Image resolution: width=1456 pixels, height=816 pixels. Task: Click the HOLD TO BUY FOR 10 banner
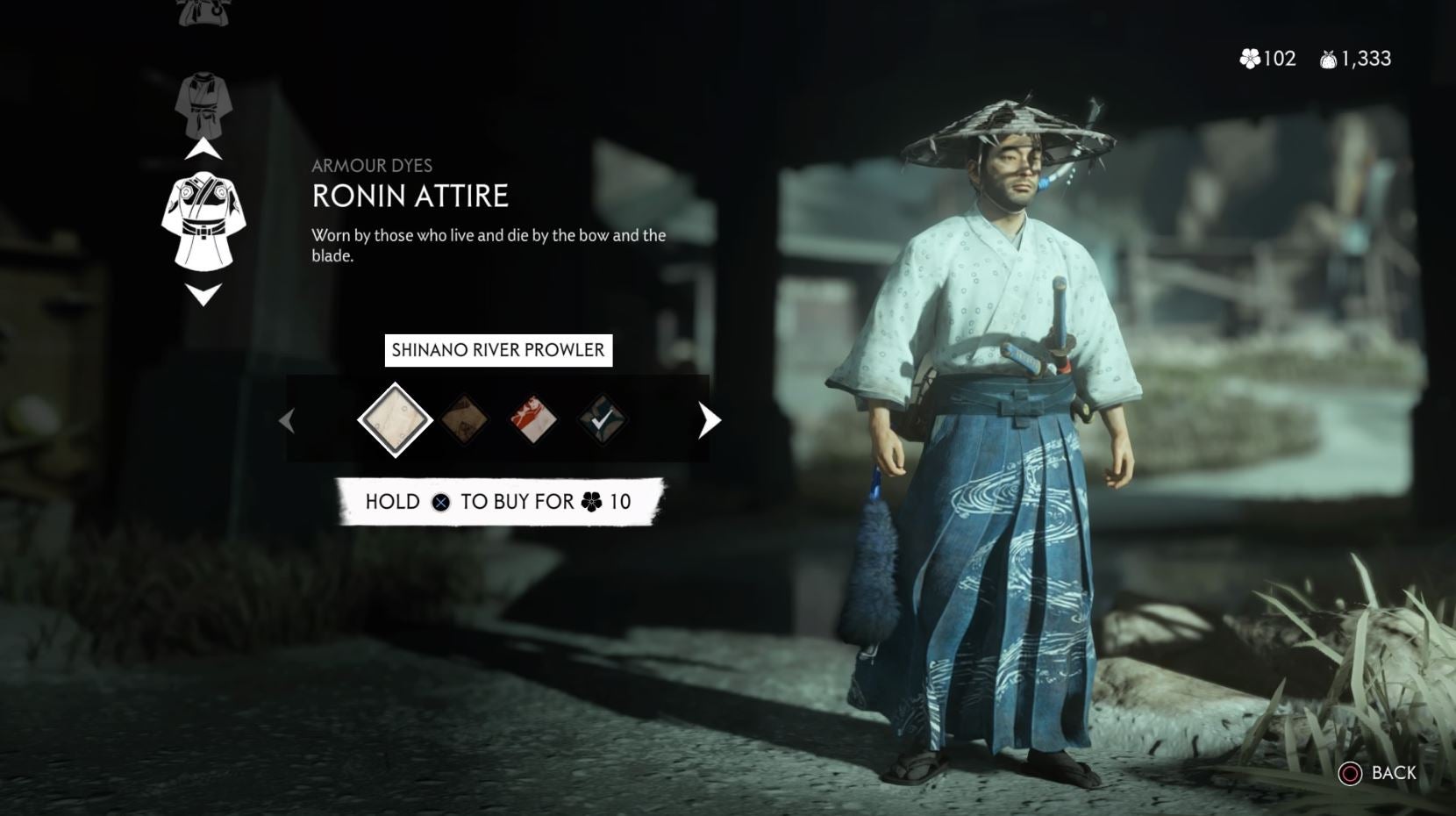tap(499, 502)
